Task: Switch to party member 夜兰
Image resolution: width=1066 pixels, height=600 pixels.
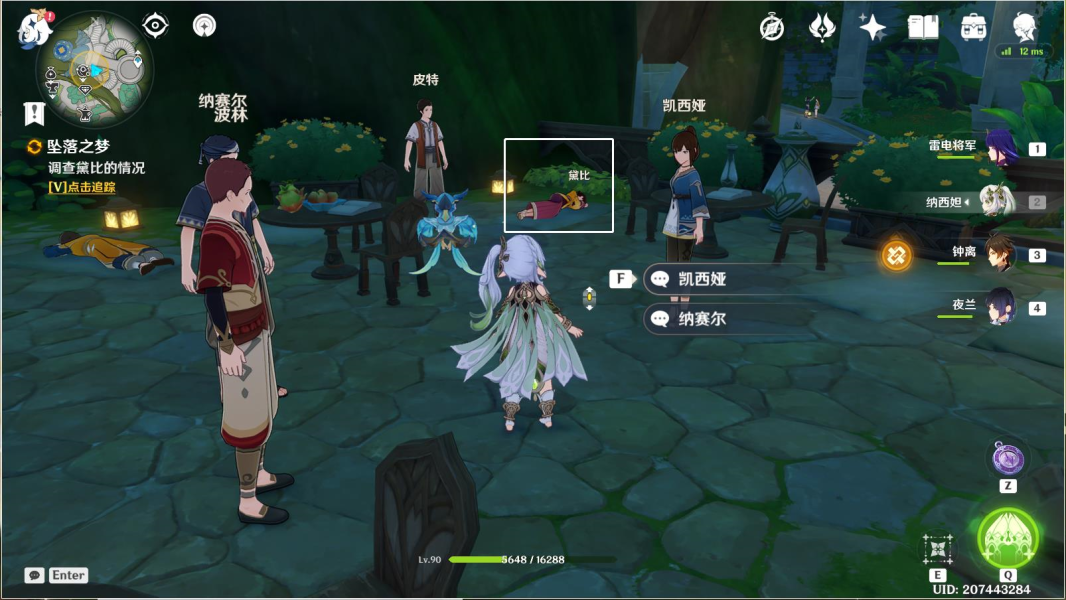Action: [x=1000, y=307]
